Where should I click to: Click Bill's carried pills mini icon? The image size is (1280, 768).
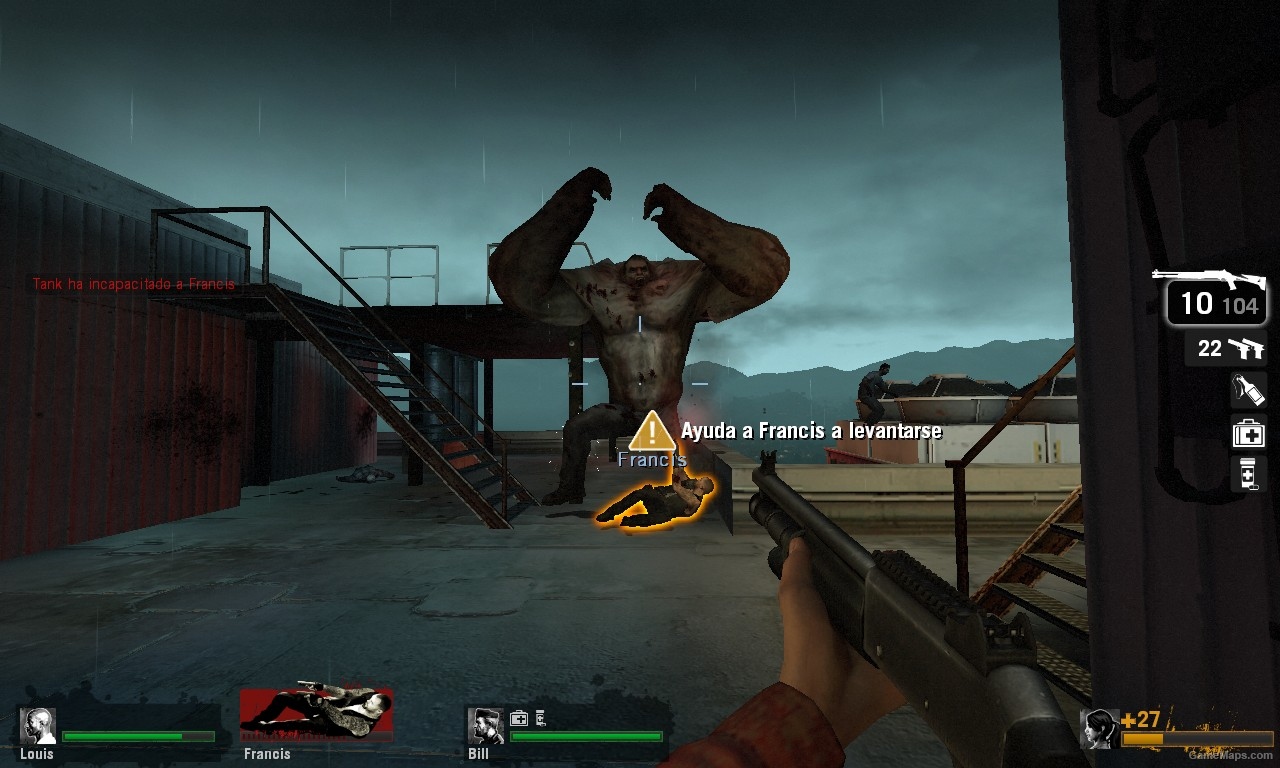click(541, 717)
